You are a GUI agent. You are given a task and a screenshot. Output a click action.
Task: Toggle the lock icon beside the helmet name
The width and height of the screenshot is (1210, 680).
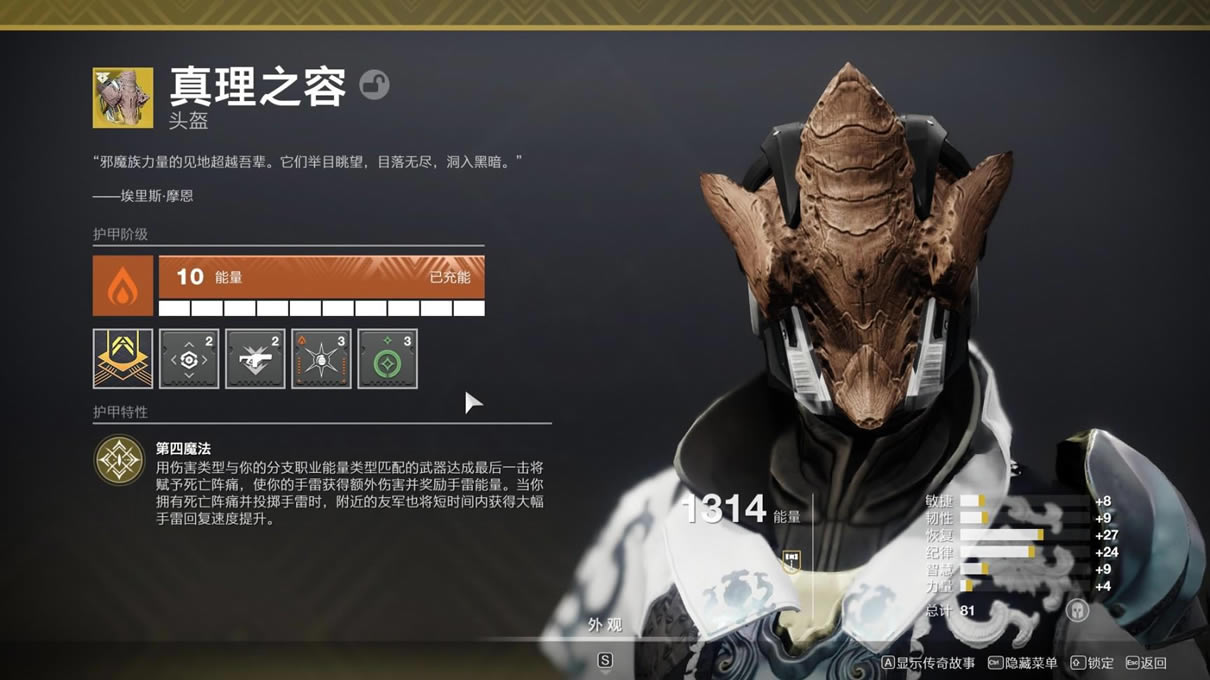click(374, 85)
